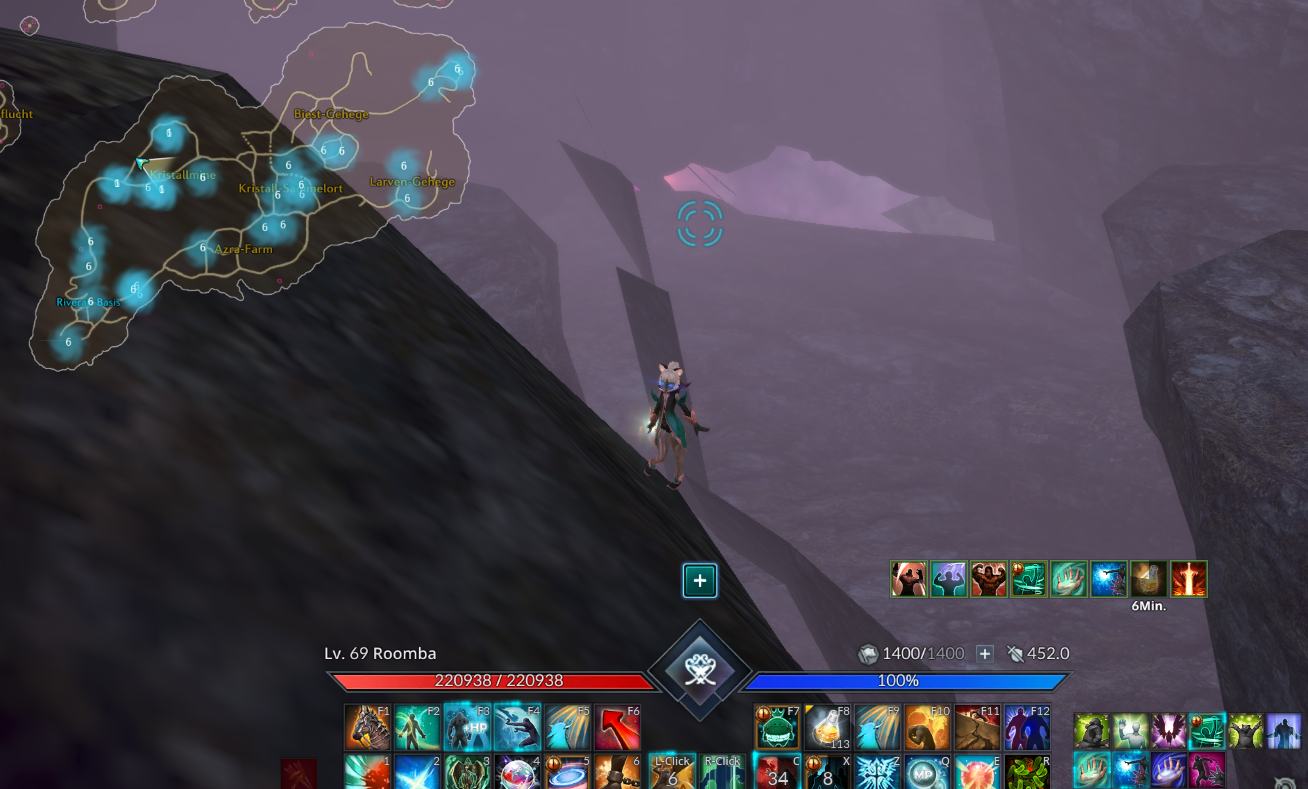Click the Biest-Gehege map location
This screenshot has height=789, width=1308.
331,114
